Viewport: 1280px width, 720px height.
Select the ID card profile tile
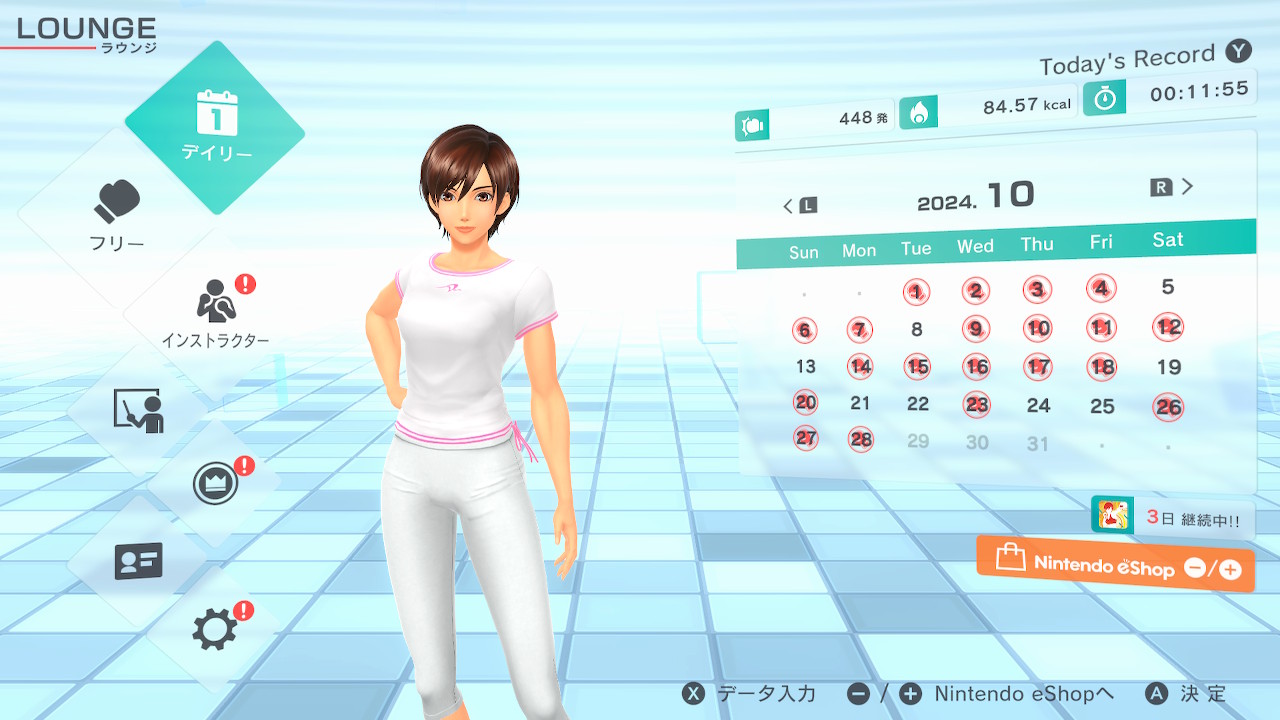tap(138, 561)
